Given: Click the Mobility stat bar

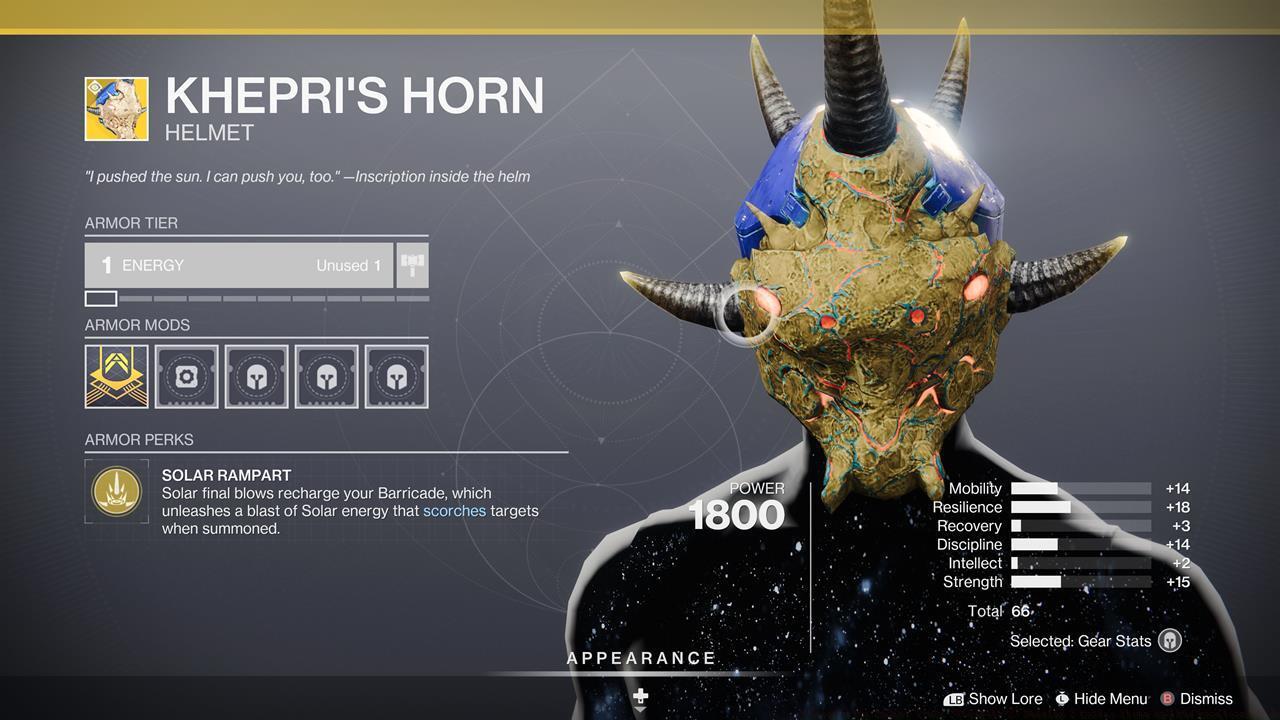Looking at the screenshot, I should tap(1080, 488).
